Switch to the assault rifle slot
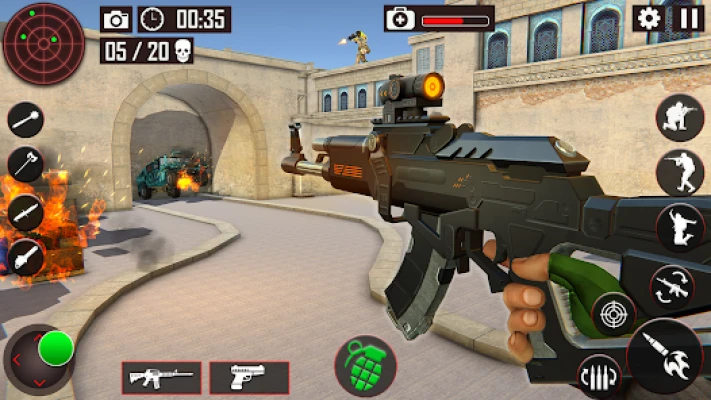This screenshot has width=711, height=400. click(161, 377)
